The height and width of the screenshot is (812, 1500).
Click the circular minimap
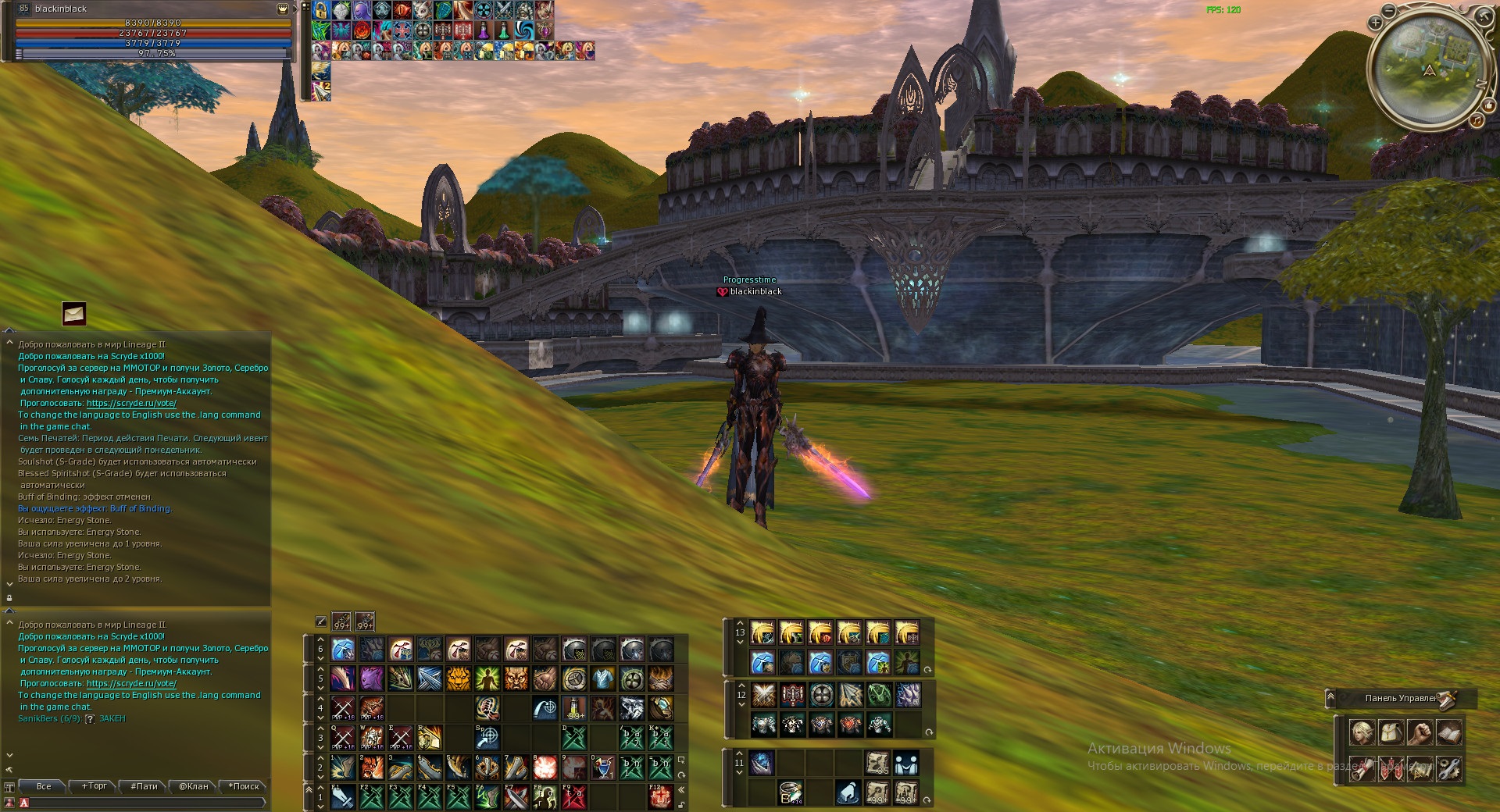tap(1429, 70)
